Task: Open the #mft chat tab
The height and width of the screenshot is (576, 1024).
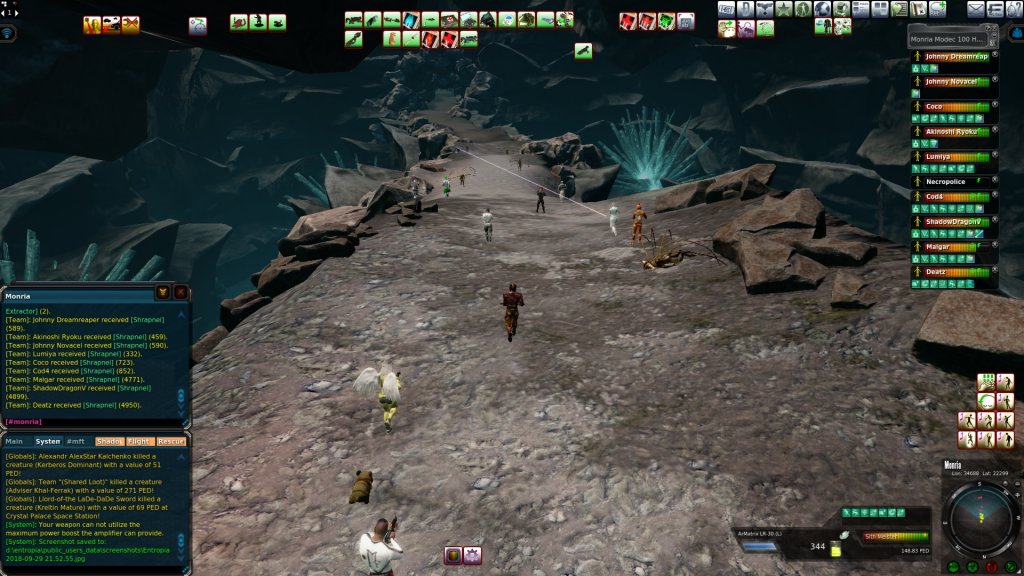Action: [76, 441]
